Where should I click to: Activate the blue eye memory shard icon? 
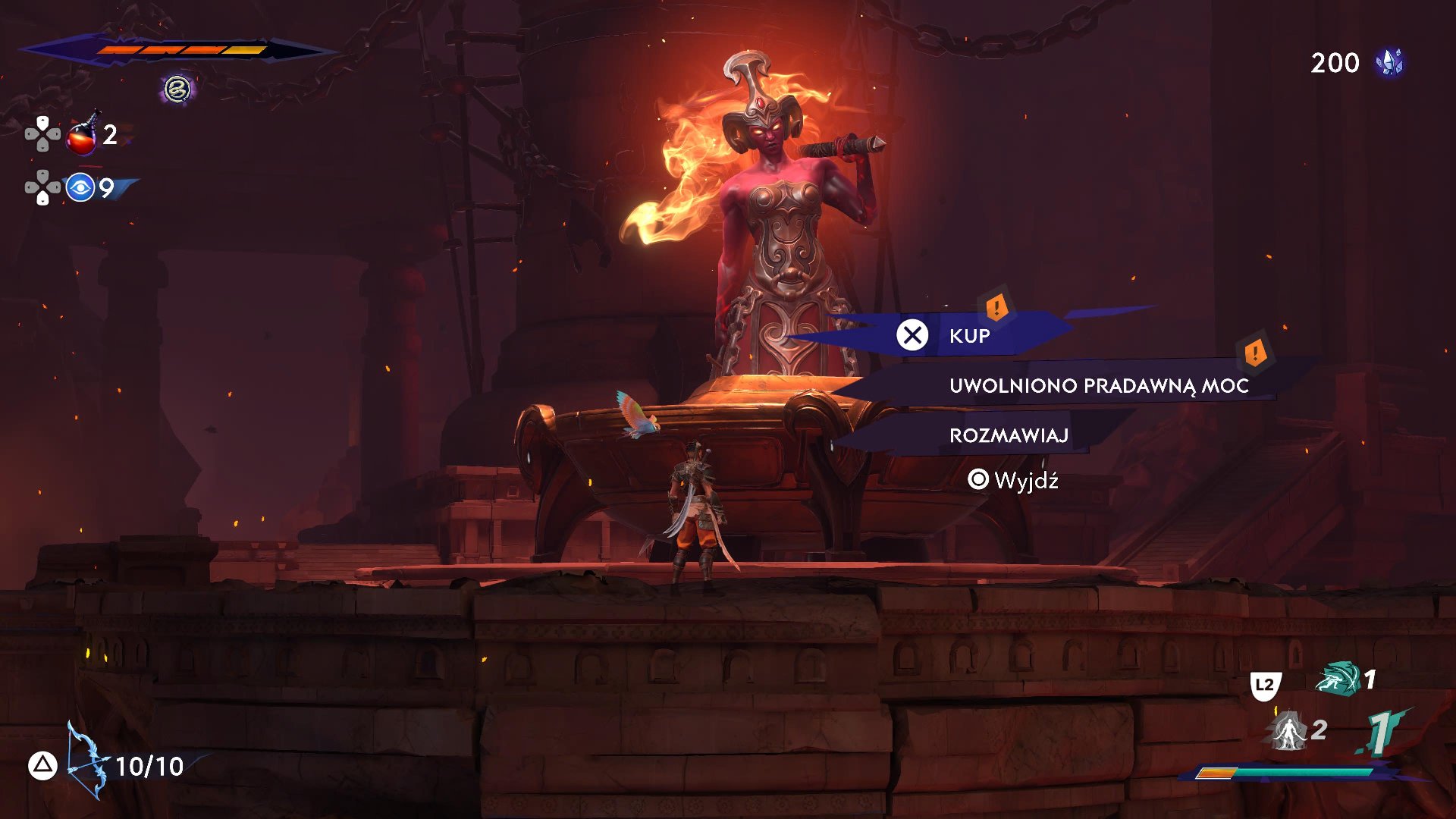coord(80,187)
